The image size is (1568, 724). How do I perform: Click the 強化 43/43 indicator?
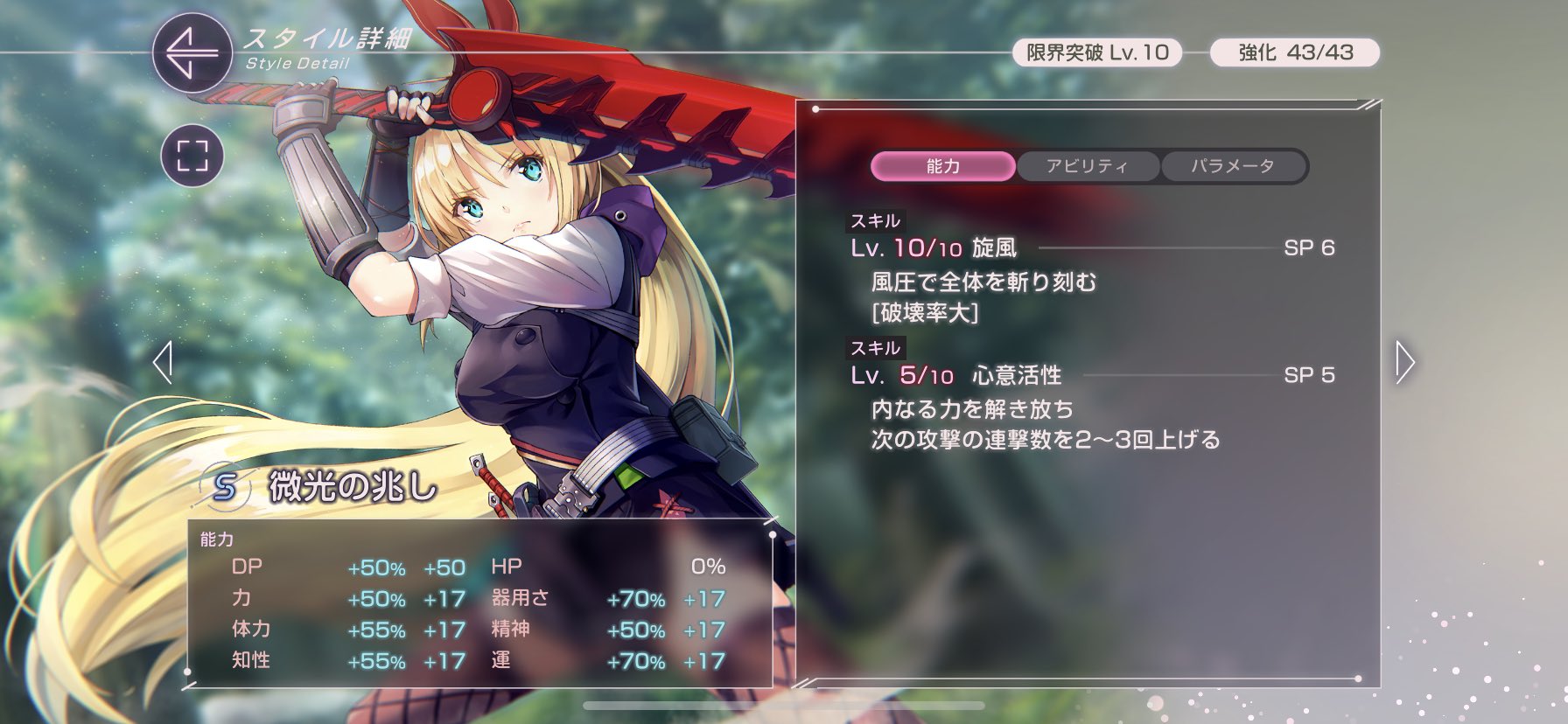[1293, 52]
